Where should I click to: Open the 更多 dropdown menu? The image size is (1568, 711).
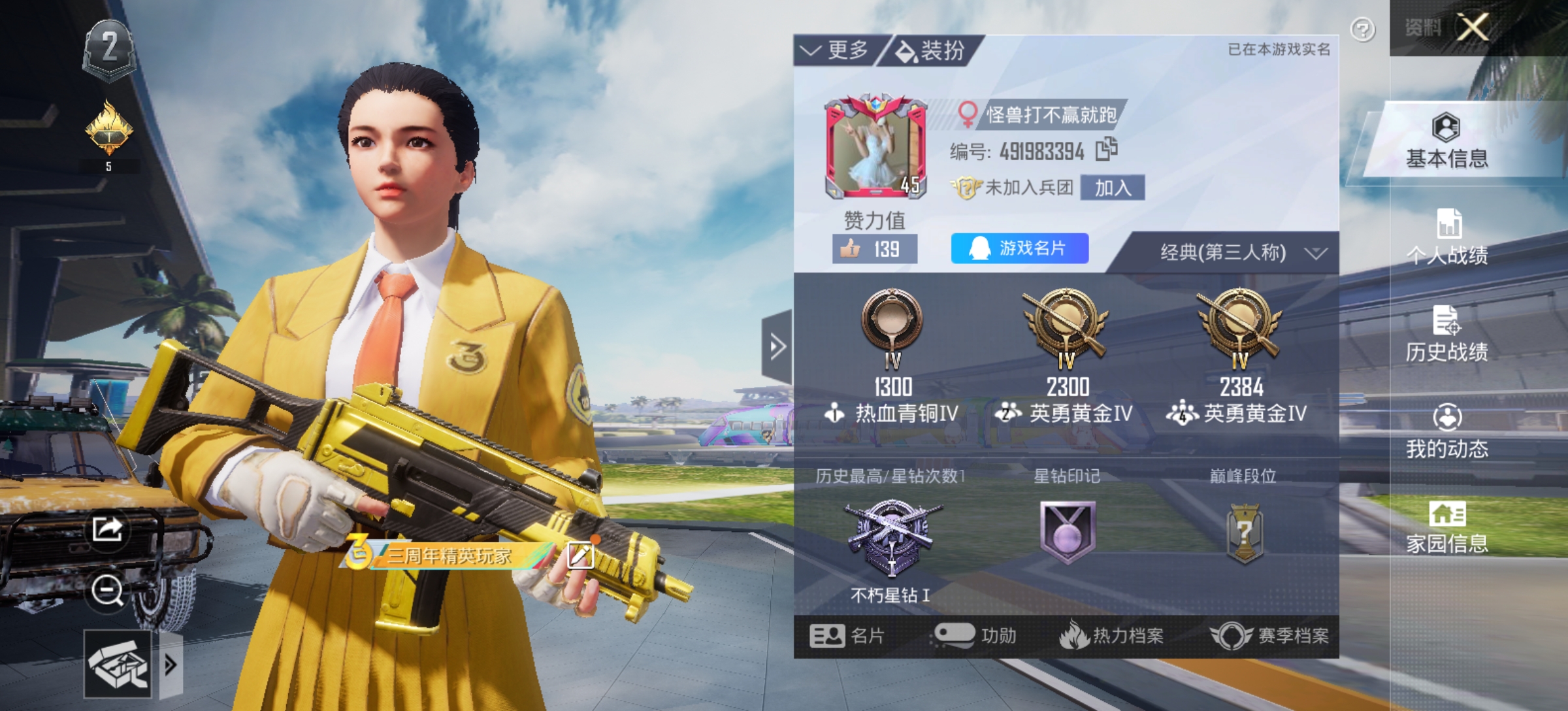[x=836, y=50]
